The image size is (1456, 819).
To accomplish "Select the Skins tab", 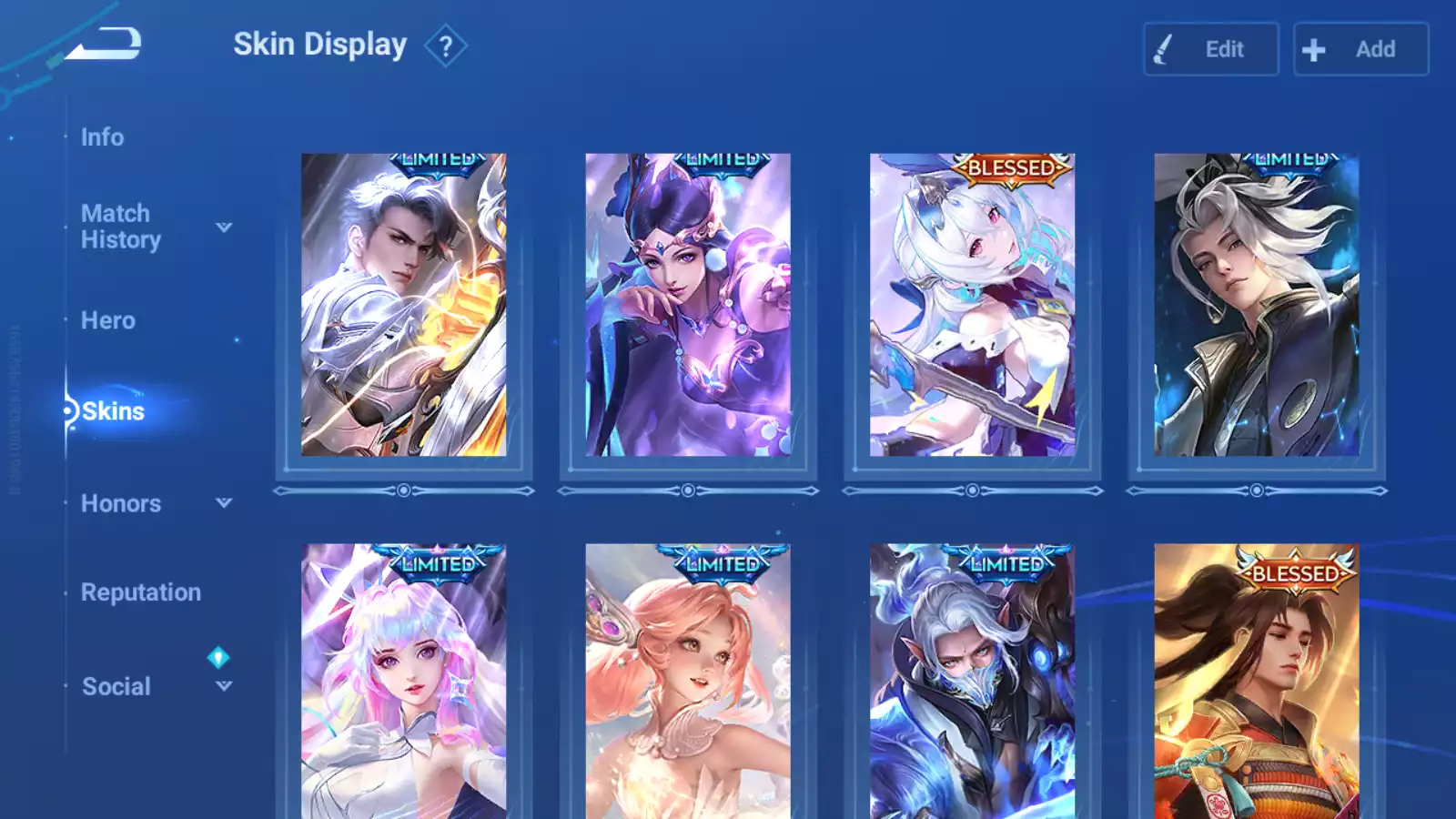I will (113, 411).
